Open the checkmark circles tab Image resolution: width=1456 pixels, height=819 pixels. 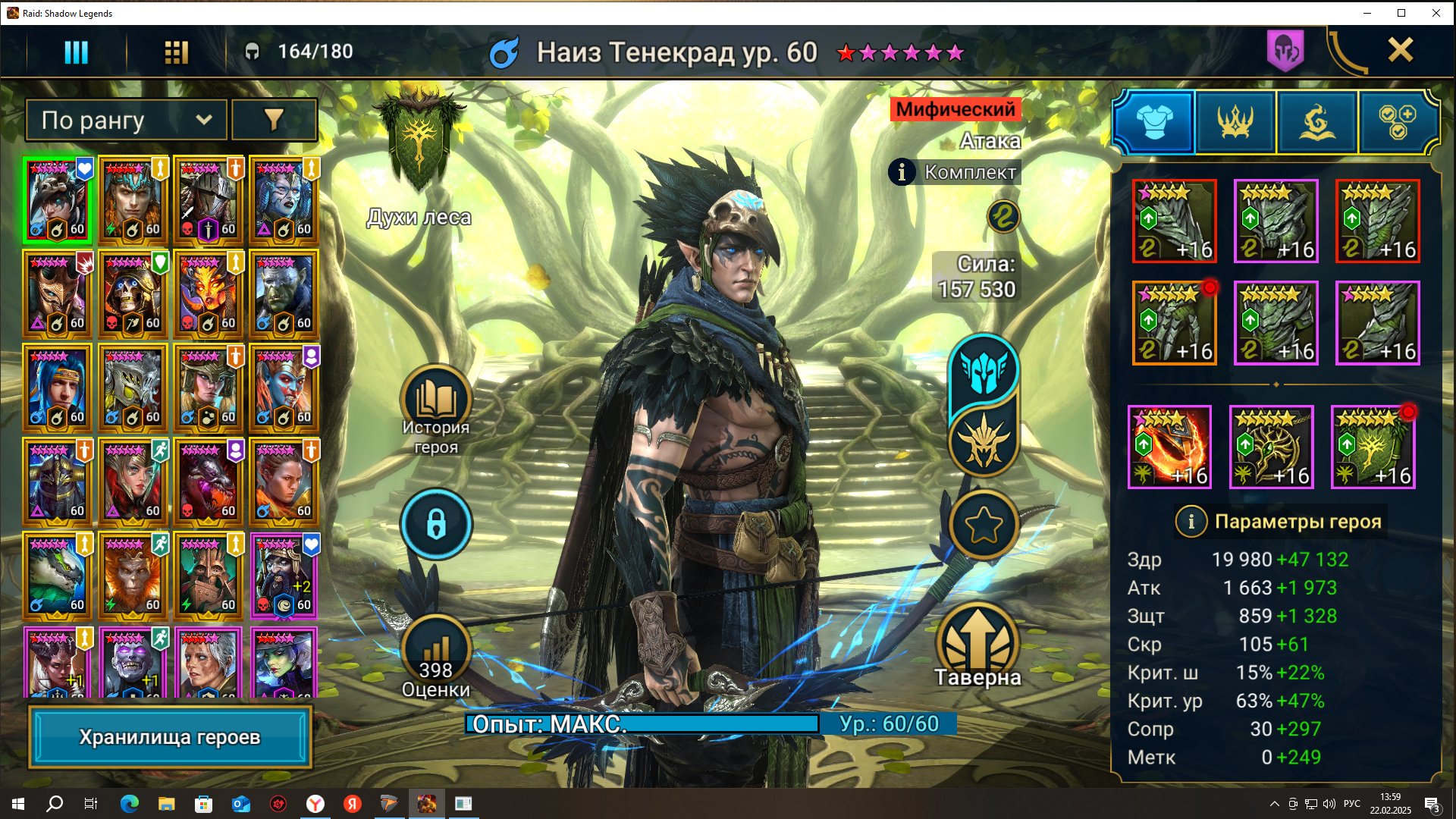pyautogui.click(x=1398, y=121)
